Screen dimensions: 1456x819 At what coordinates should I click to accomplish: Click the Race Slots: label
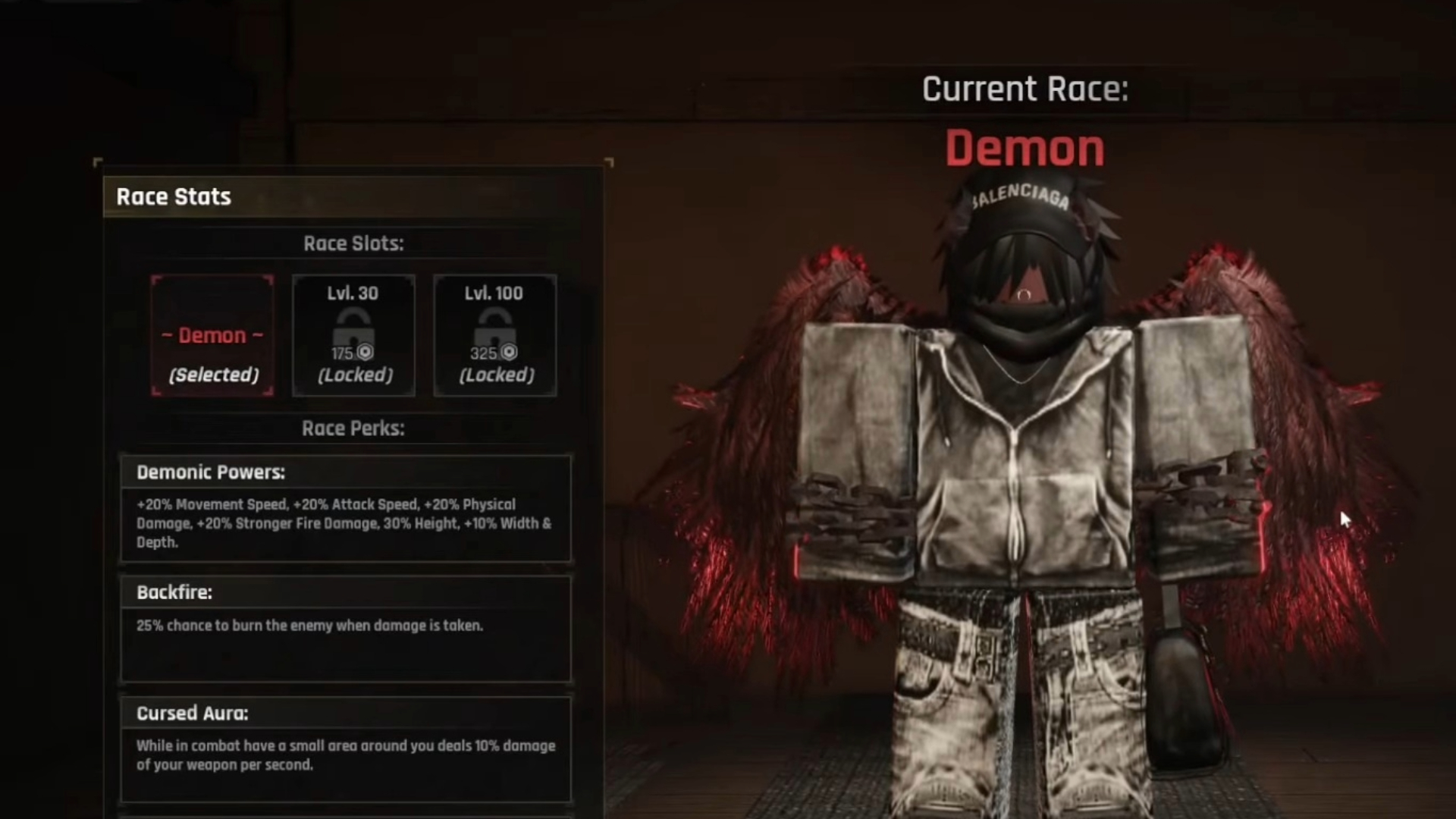(x=354, y=243)
